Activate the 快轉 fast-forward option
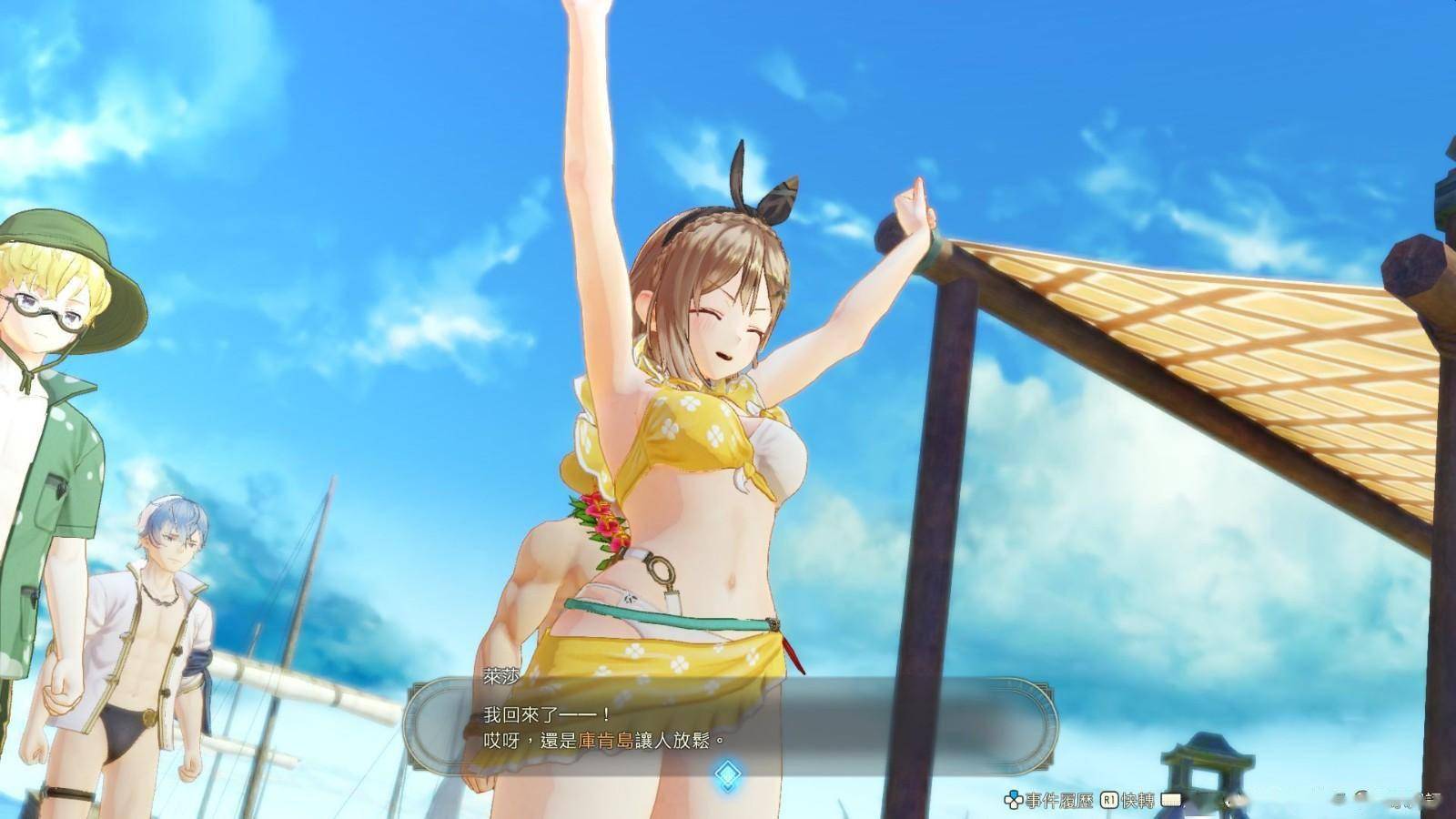Image resolution: width=1456 pixels, height=819 pixels. click(1139, 798)
